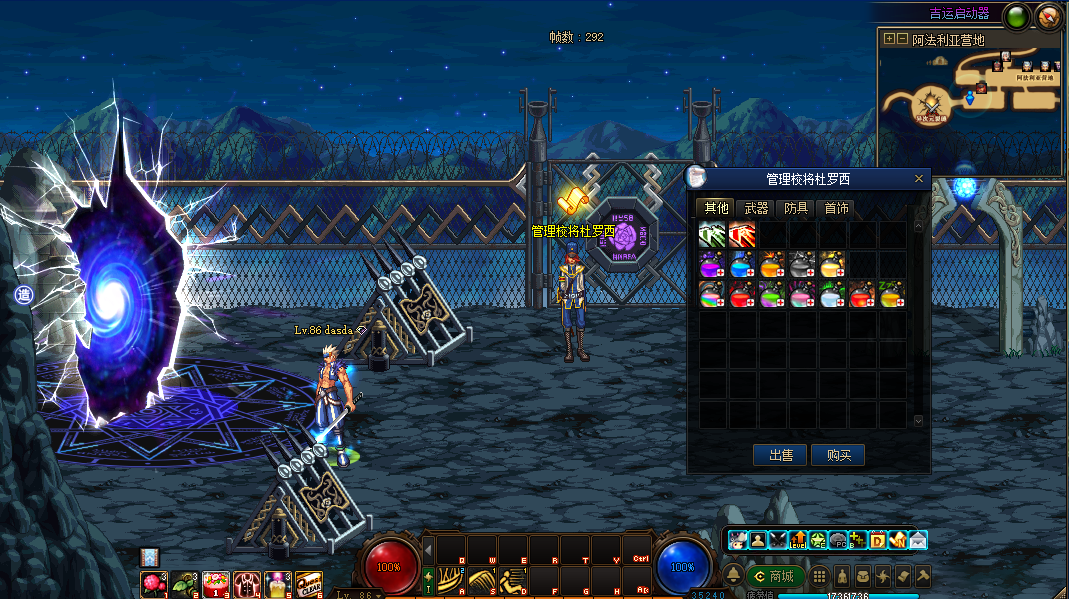Click the orange Level up arrow icon
This screenshot has width=1069, height=599.
[798, 541]
